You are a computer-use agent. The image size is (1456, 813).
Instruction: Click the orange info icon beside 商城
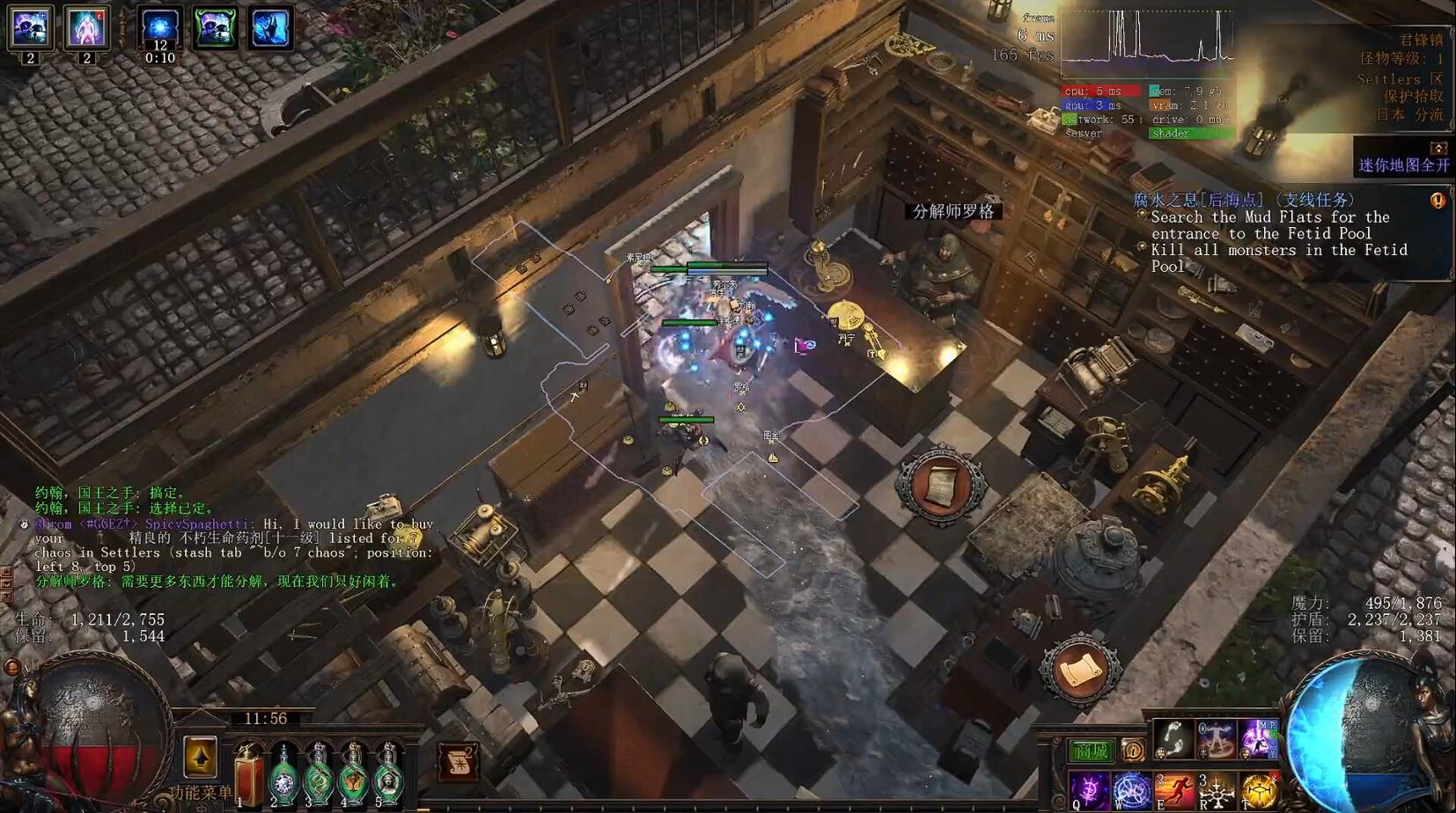tap(1132, 751)
